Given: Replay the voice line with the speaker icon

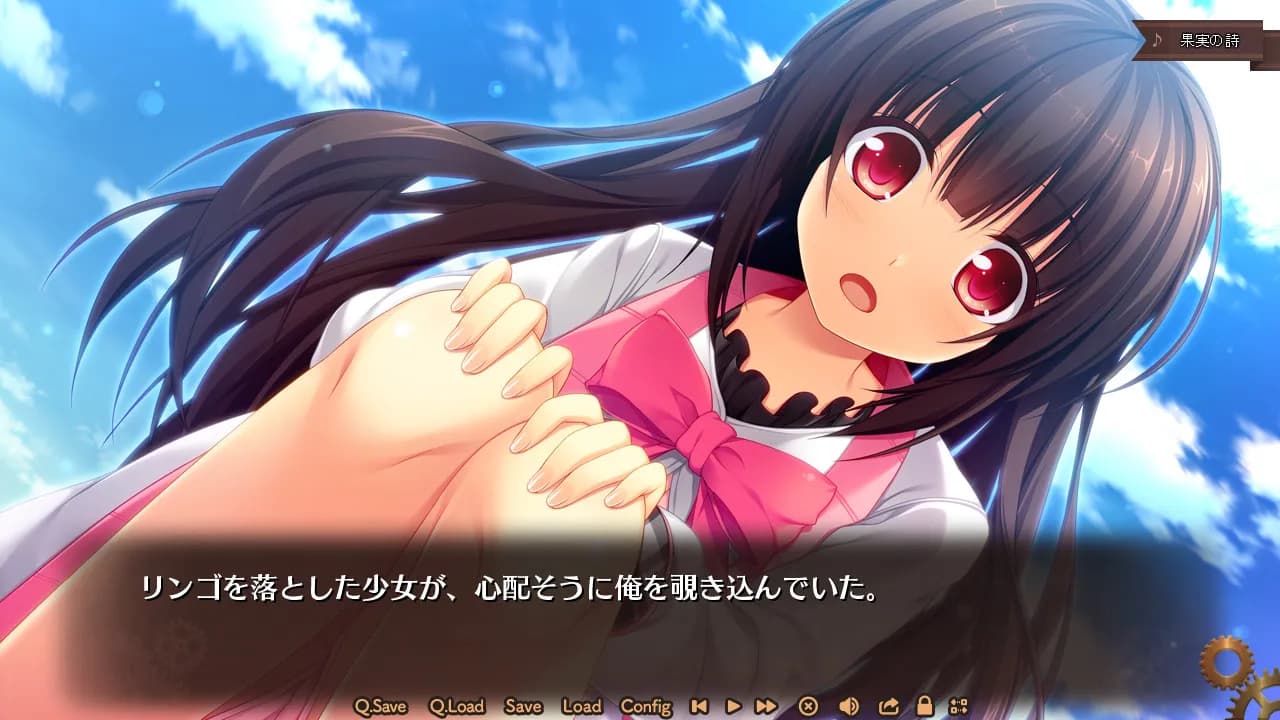Looking at the screenshot, I should [x=849, y=706].
